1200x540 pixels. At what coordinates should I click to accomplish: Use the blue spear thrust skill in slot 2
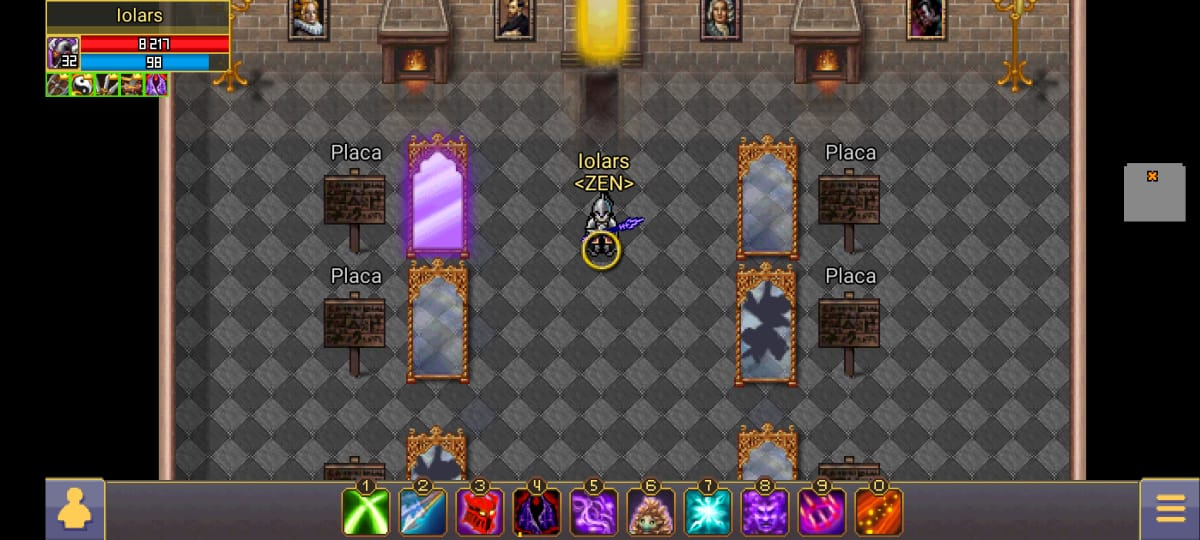coord(423,512)
